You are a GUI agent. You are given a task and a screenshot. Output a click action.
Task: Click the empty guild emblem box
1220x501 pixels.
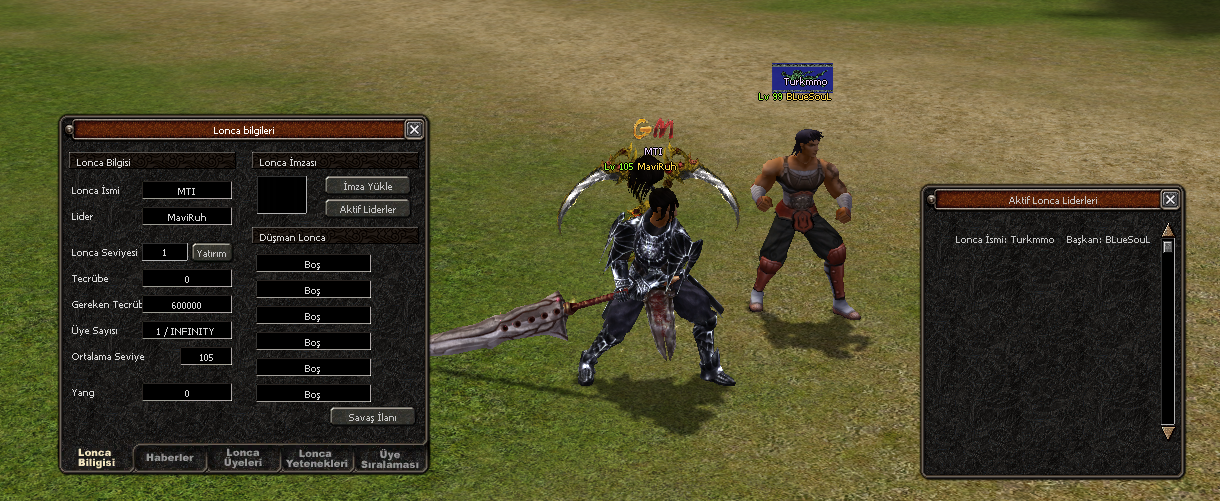[282, 195]
